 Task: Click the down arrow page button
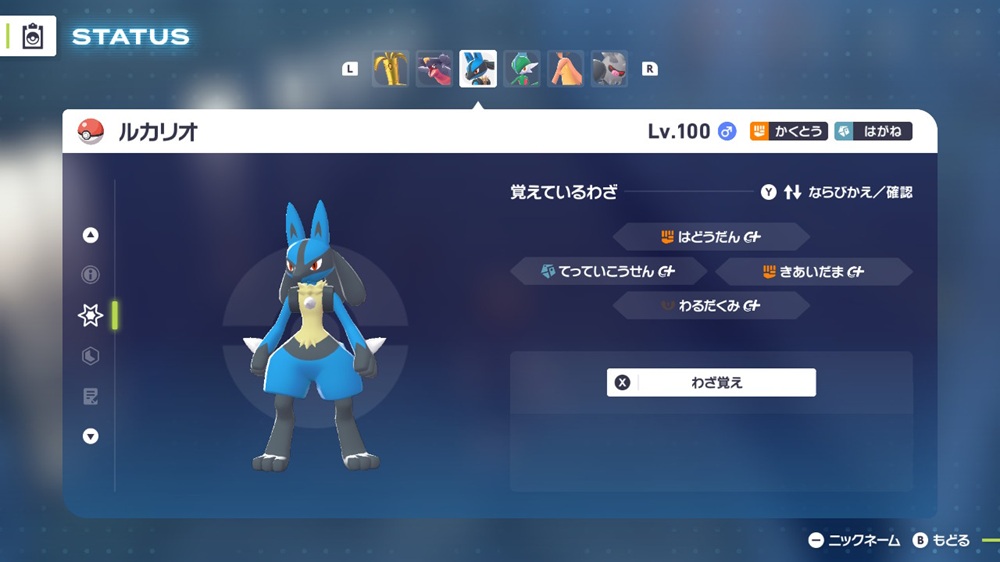point(90,436)
